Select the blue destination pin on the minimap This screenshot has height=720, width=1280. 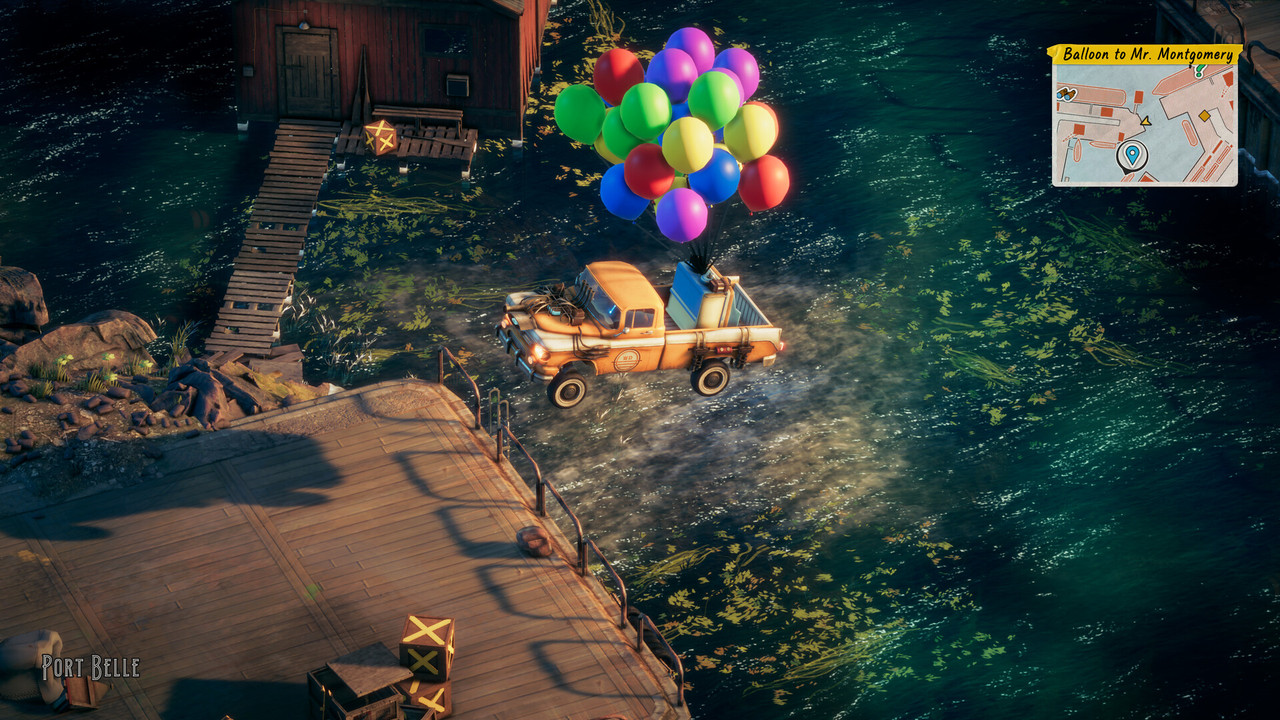pos(1132,154)
